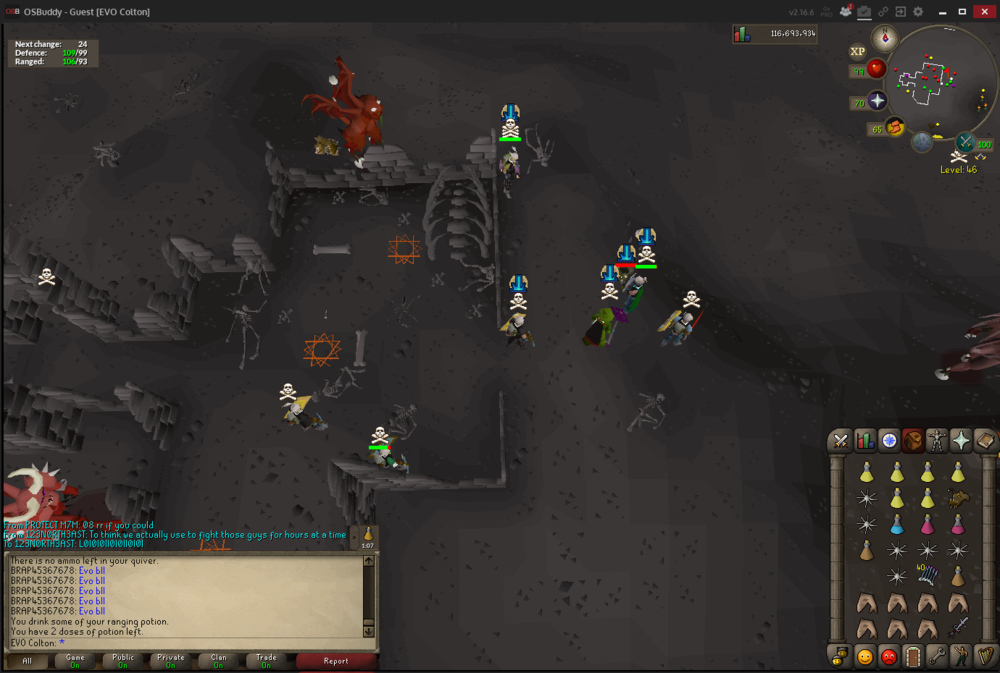The height and width of the screenshot is (673, 1000).
Task: Switch chat filter to Clan
Action: pos(218,661)
